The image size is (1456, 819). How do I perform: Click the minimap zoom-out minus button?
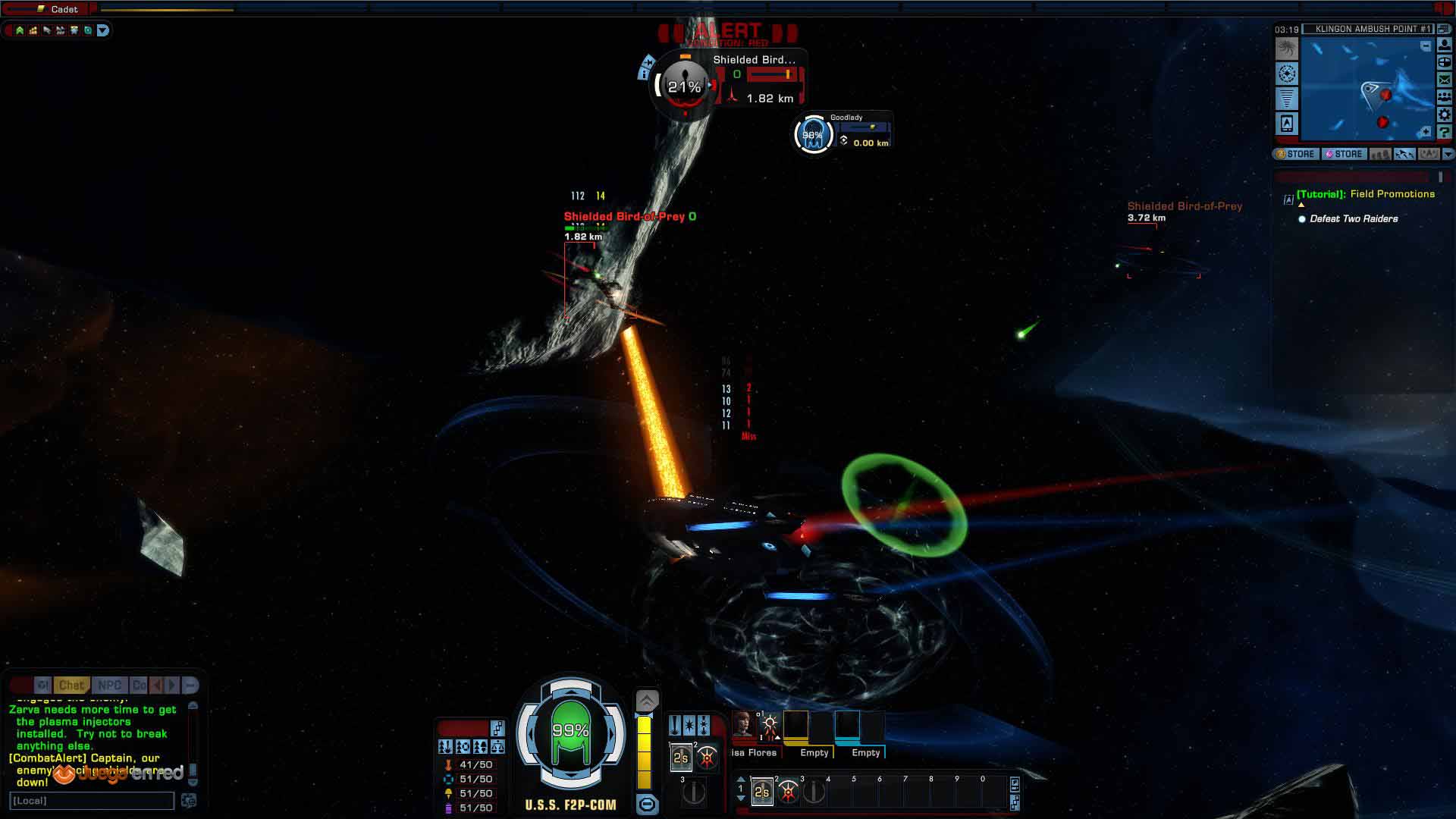1426,47
